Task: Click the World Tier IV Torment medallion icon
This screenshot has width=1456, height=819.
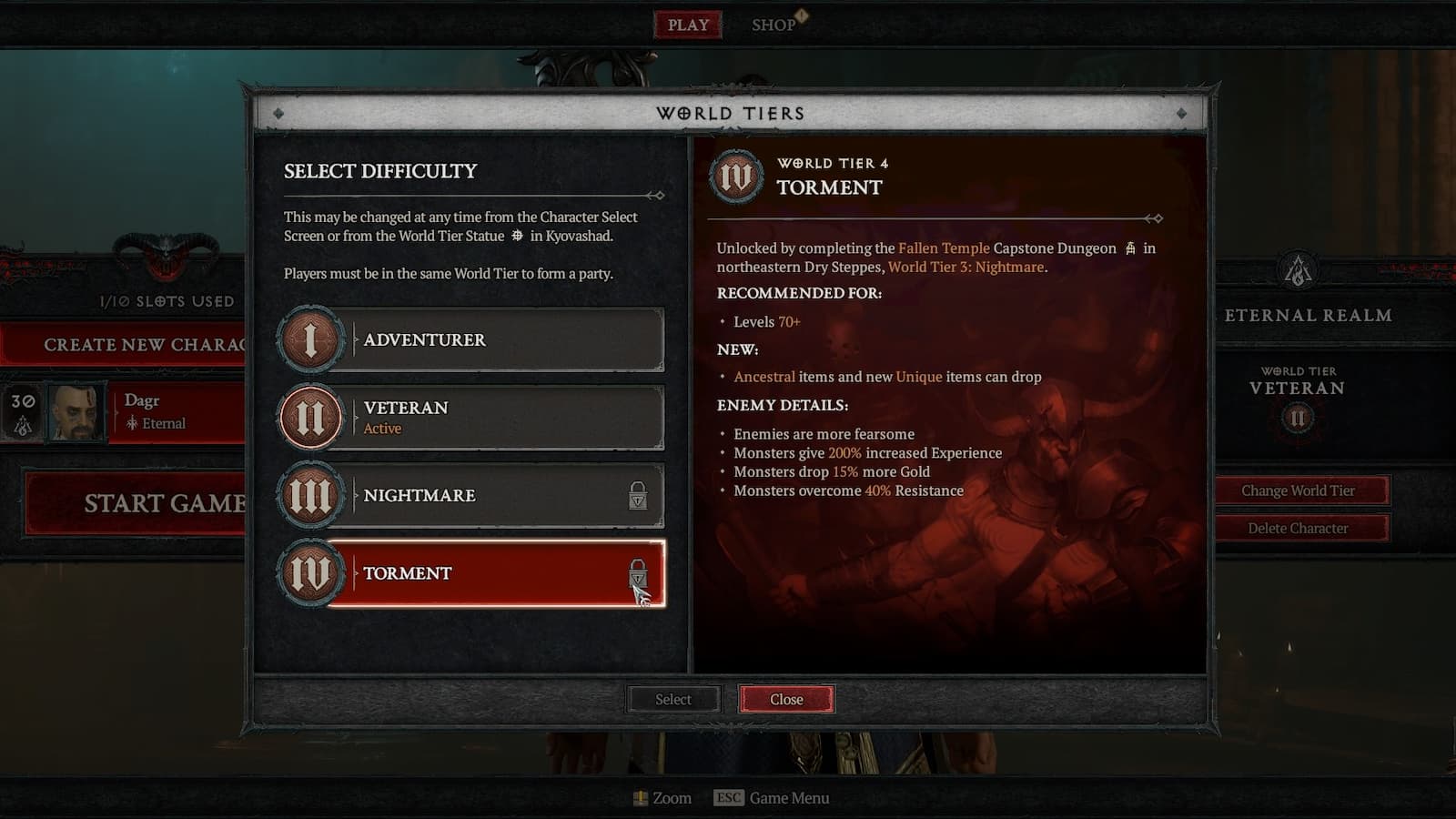Action: pos(310,573)
